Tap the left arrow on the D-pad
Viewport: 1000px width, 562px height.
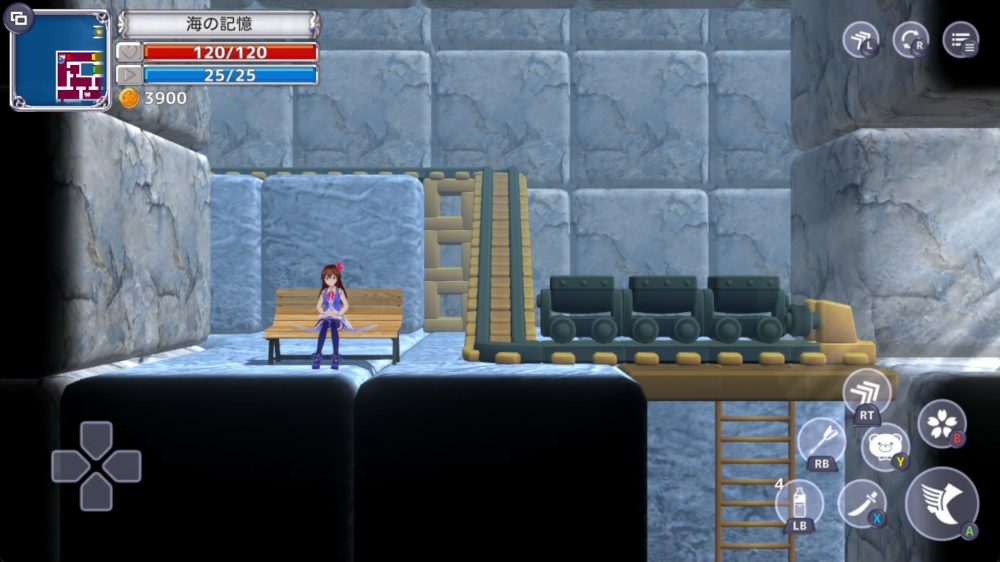click(68, 466)
